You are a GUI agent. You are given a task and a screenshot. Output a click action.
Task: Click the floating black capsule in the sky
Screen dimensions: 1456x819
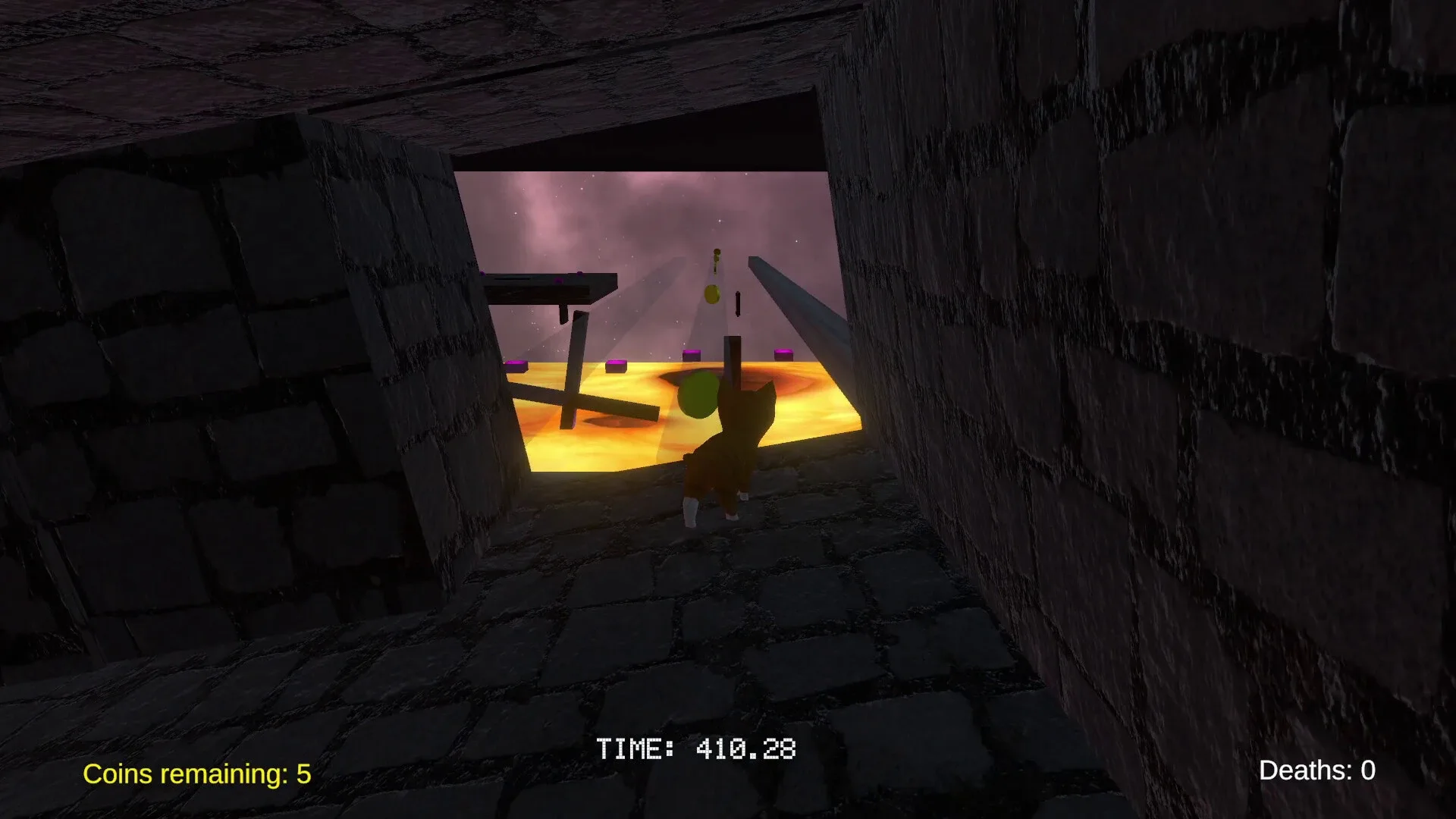pos(737,305)
